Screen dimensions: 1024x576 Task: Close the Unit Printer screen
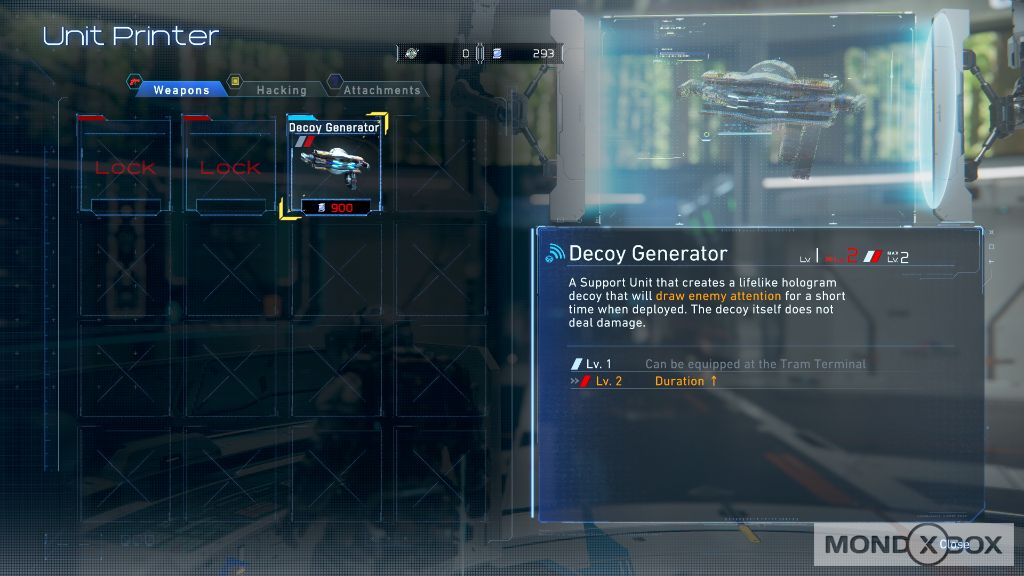(952, 545)
